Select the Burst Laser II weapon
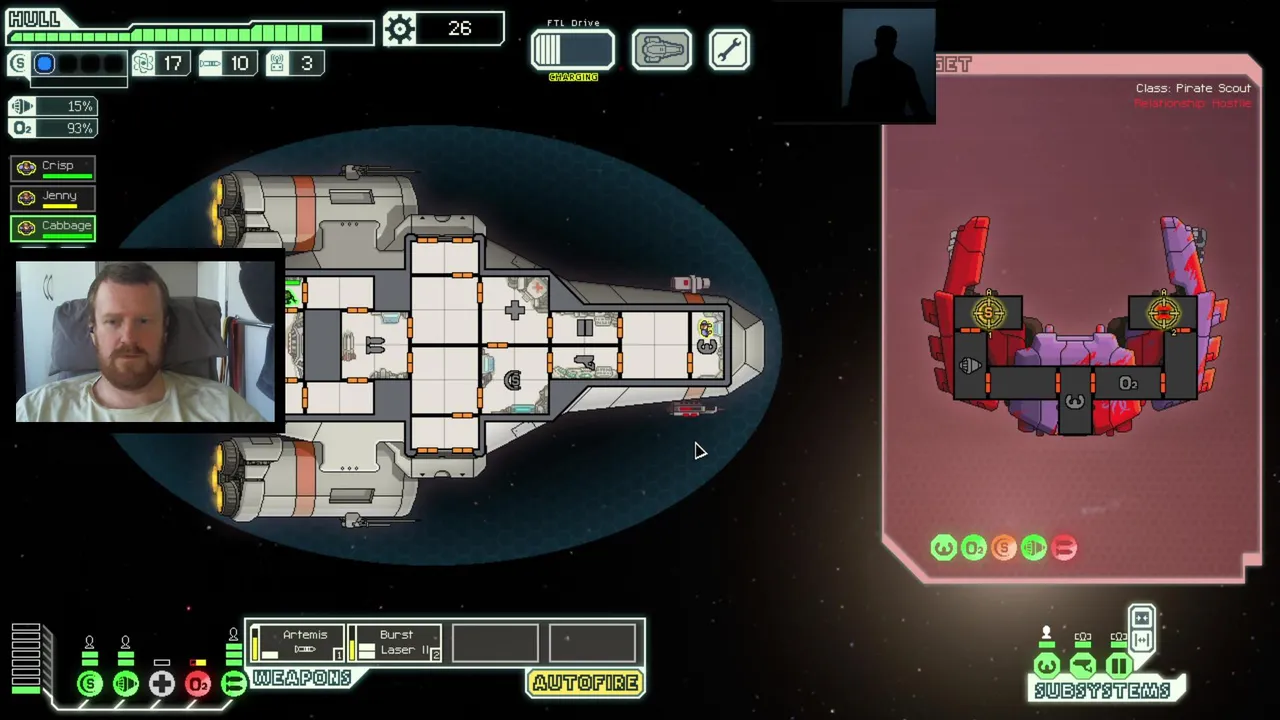Image resolution: width=1280 pixels, height=720 pixels. (x=395, y=643)
